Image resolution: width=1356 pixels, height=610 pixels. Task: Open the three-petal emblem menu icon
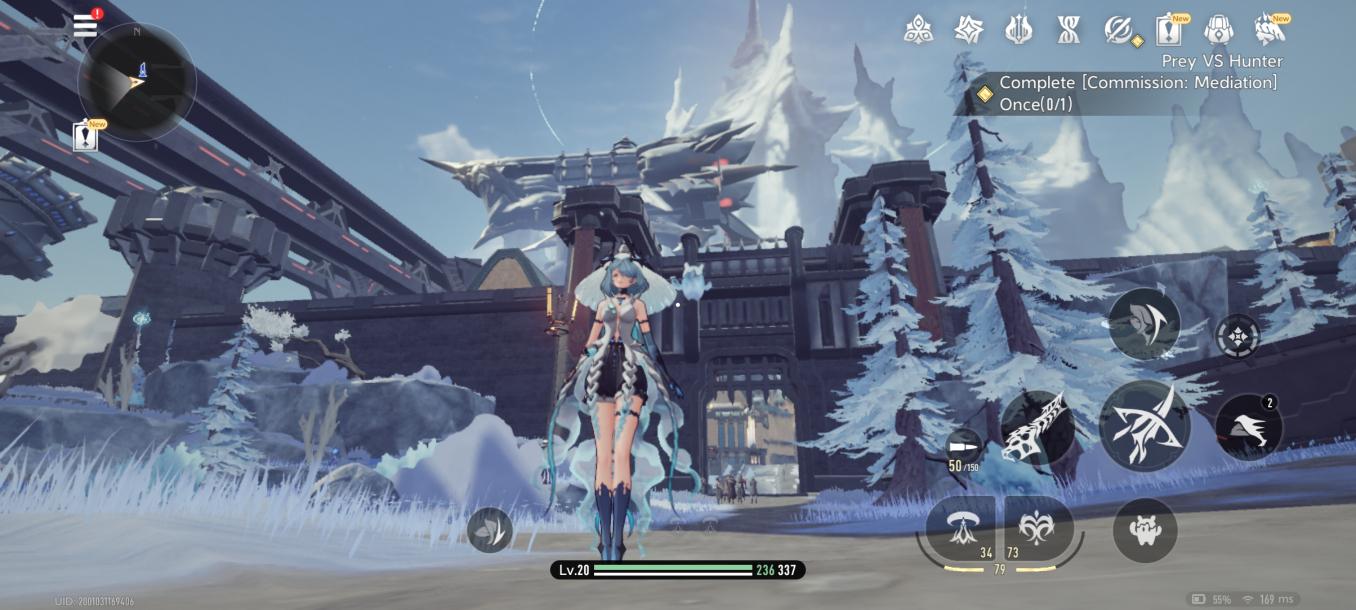point(918,30)
